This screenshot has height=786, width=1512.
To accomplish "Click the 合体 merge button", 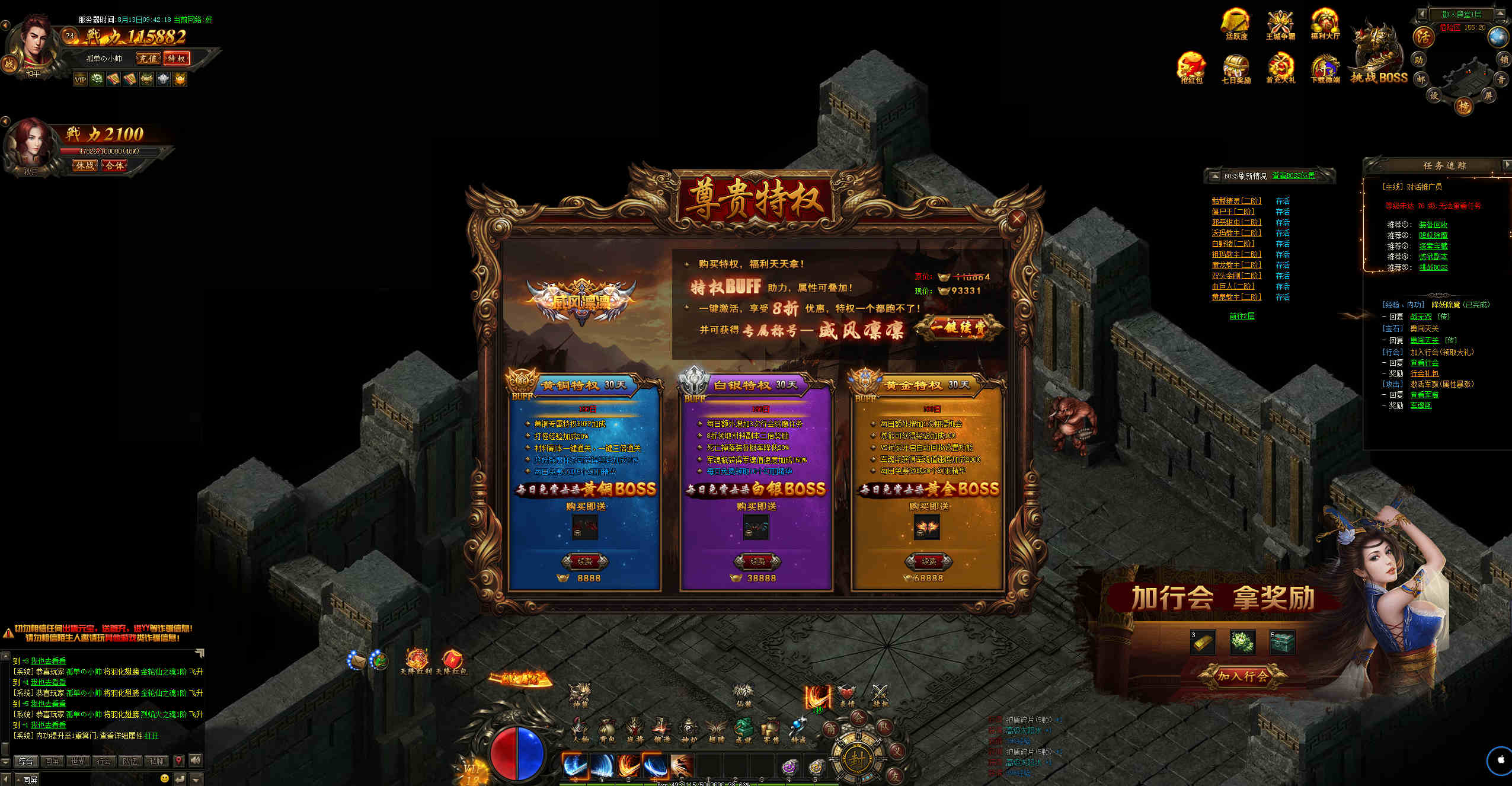I will [x=114, y=165].
